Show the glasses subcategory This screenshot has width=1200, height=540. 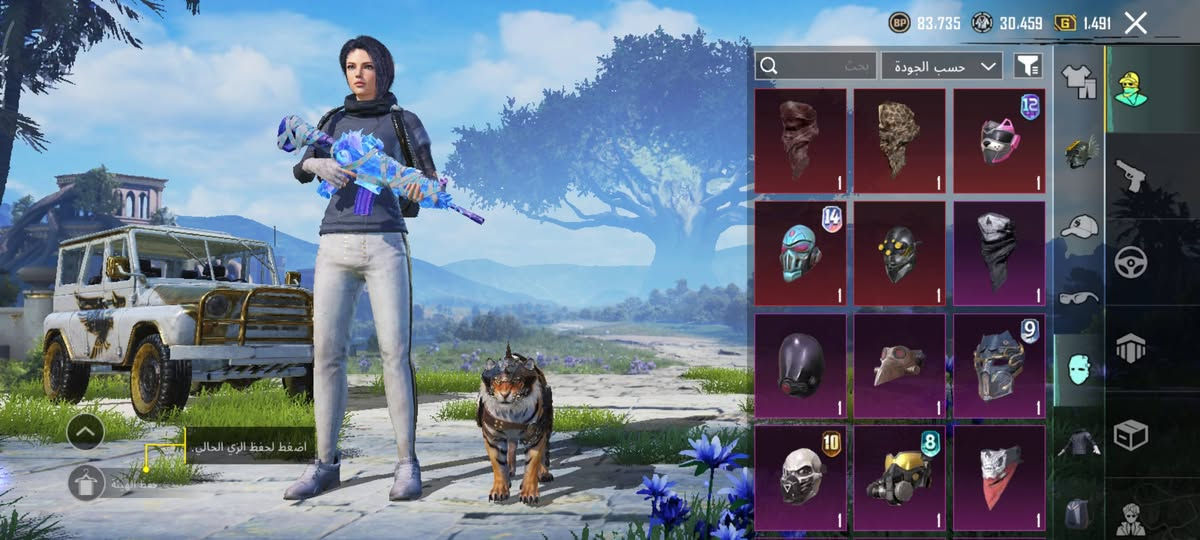pyautogui.click(x=1078, y=296)
